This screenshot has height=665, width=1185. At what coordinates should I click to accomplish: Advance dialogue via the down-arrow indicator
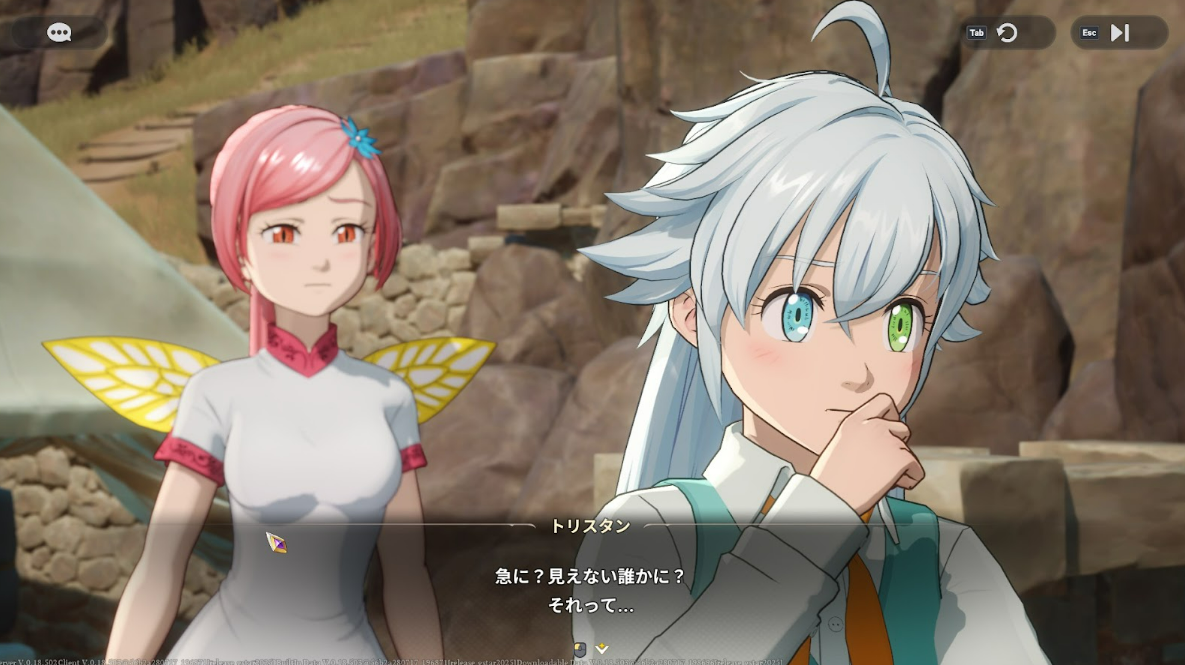(x=602, y=648)
